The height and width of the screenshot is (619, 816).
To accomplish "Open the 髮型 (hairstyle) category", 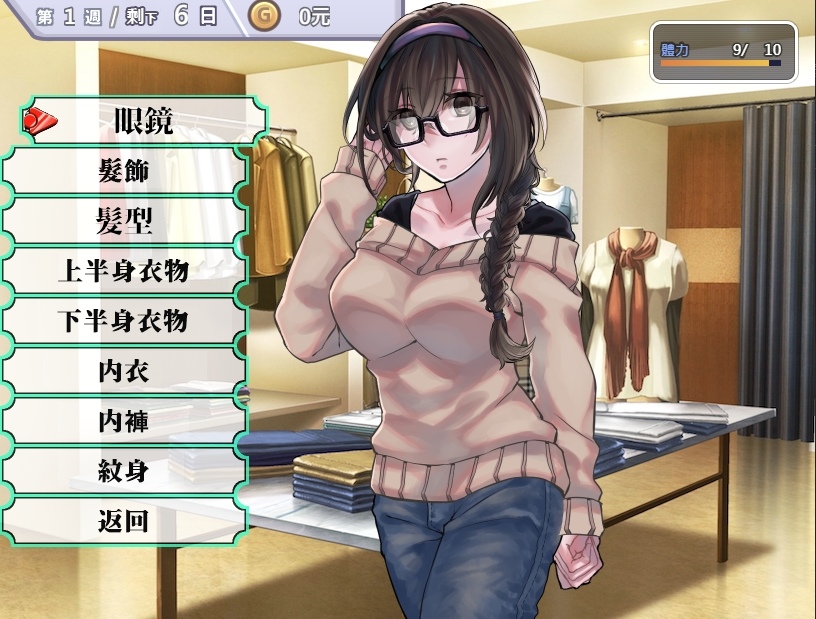I will (124, 221).
